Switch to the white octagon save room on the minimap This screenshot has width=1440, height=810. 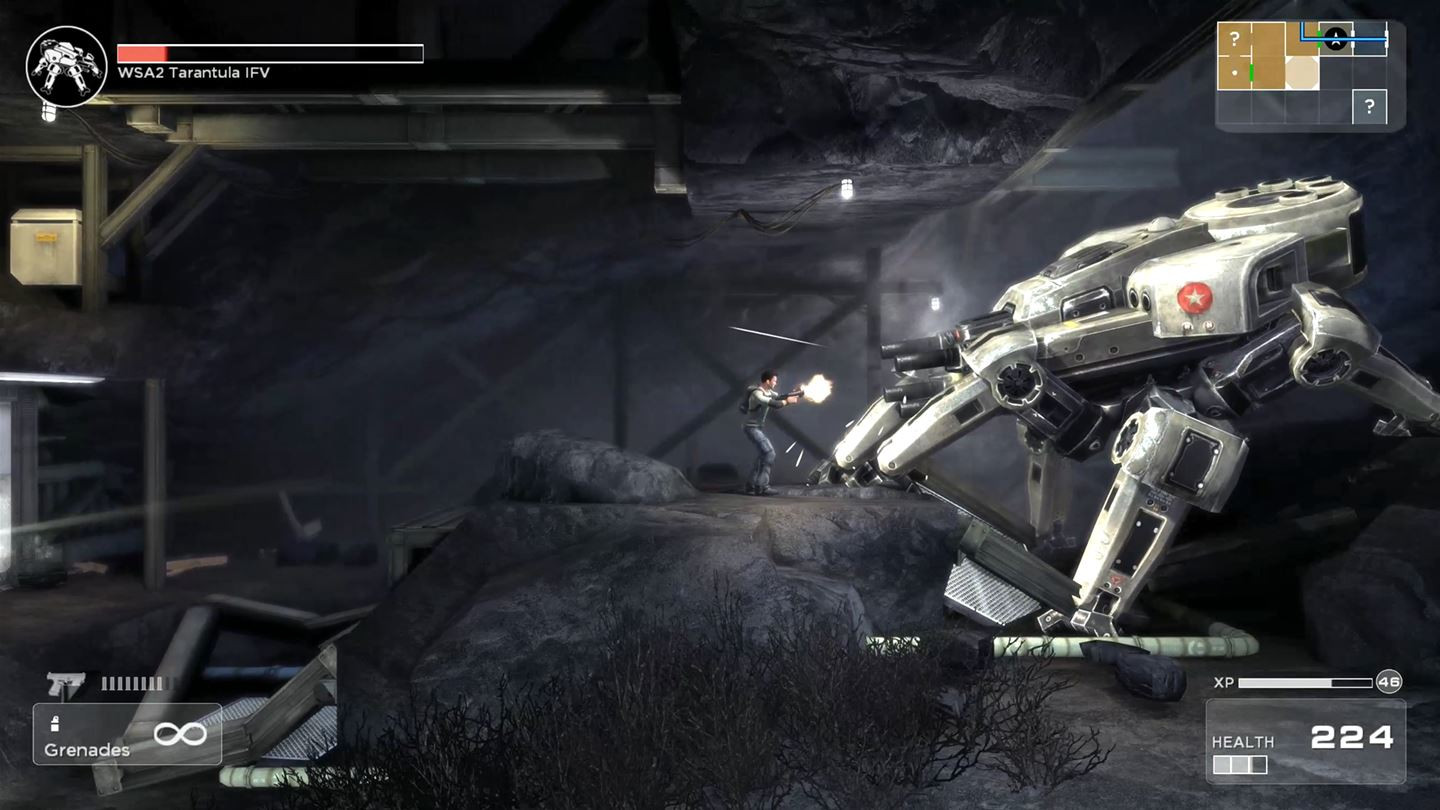click(1302, 71)
